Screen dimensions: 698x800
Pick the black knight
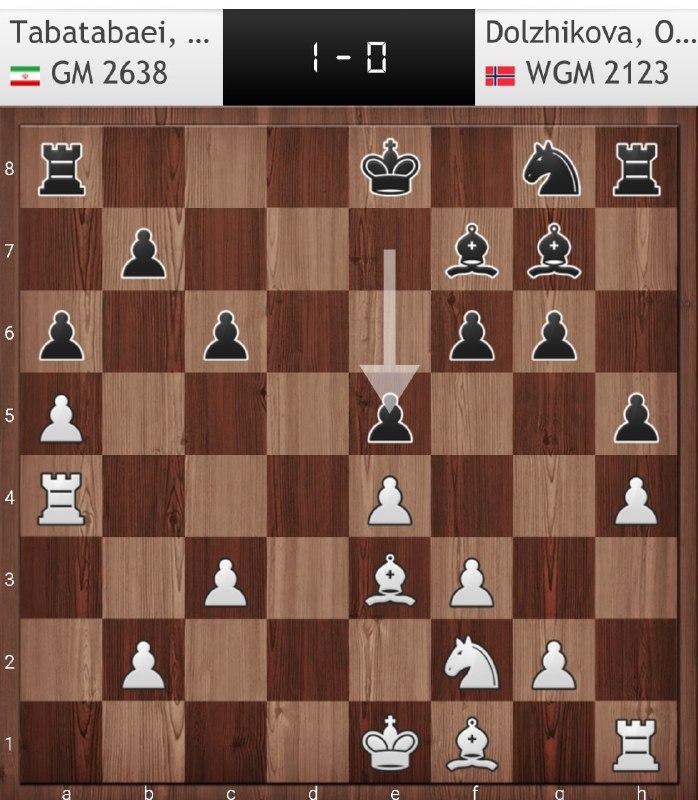pos(554,167)
